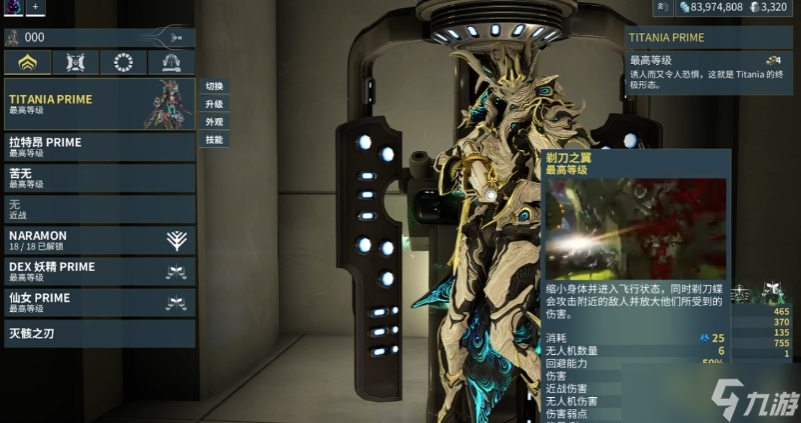Open the second loadout category tab
801x423 pixels.
point(76,63)
